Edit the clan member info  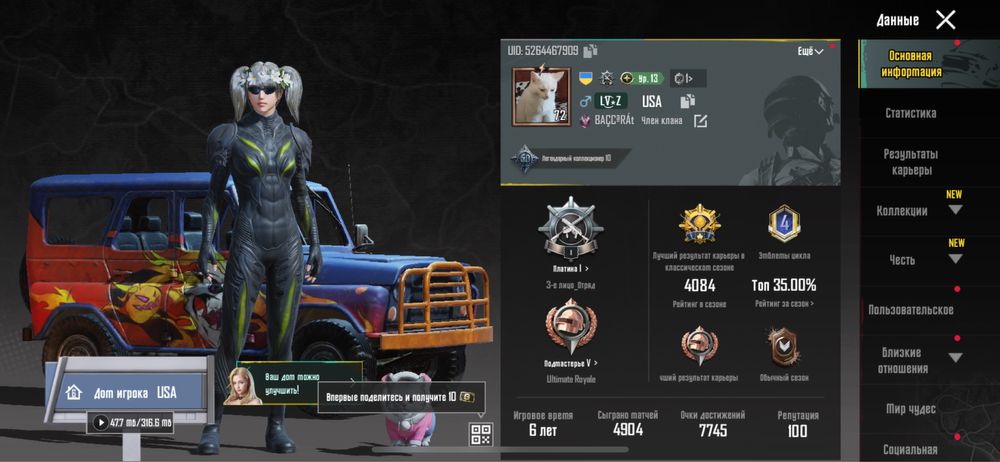700,121
